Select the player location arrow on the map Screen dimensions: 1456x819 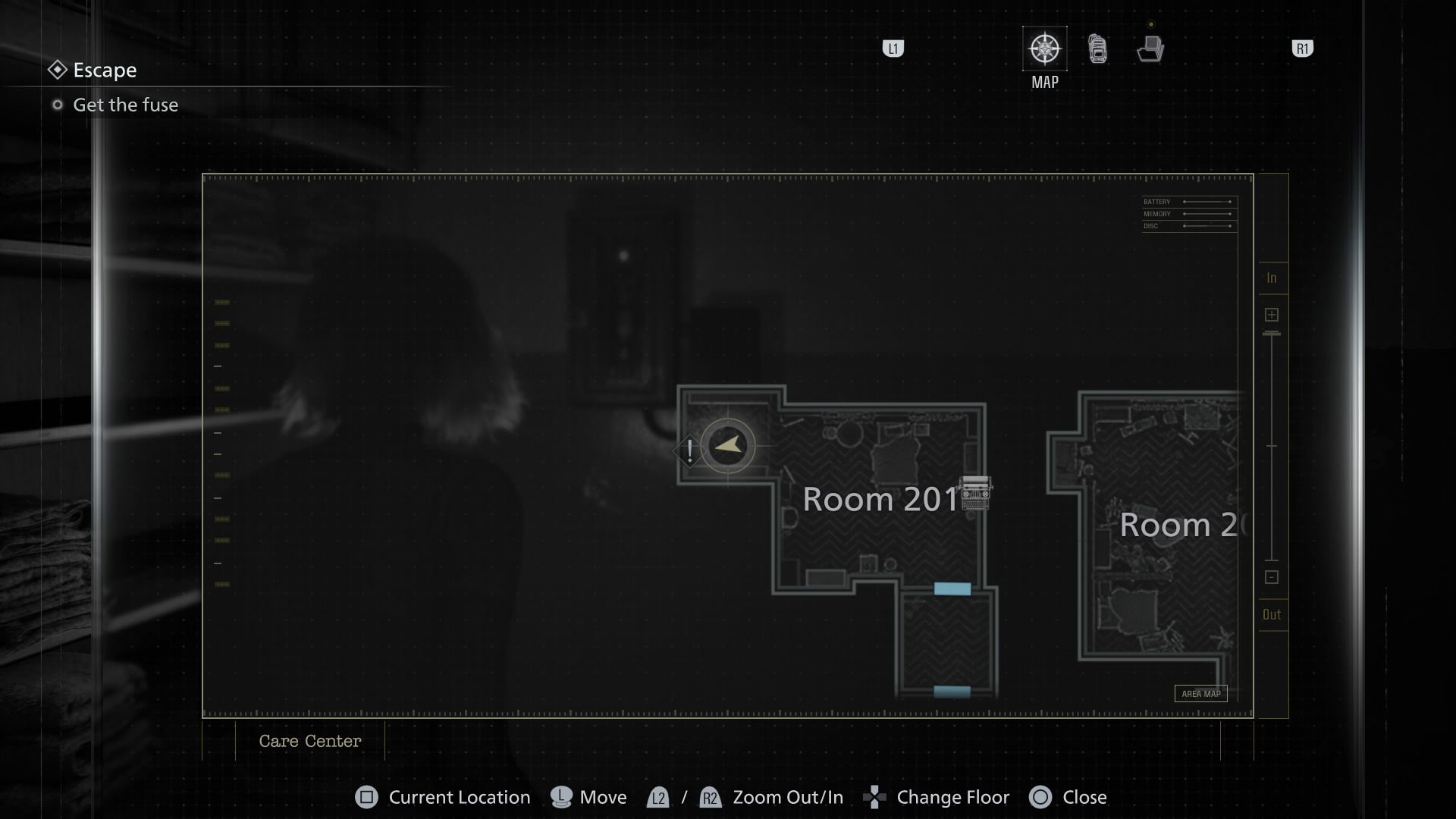click(726, 444)
